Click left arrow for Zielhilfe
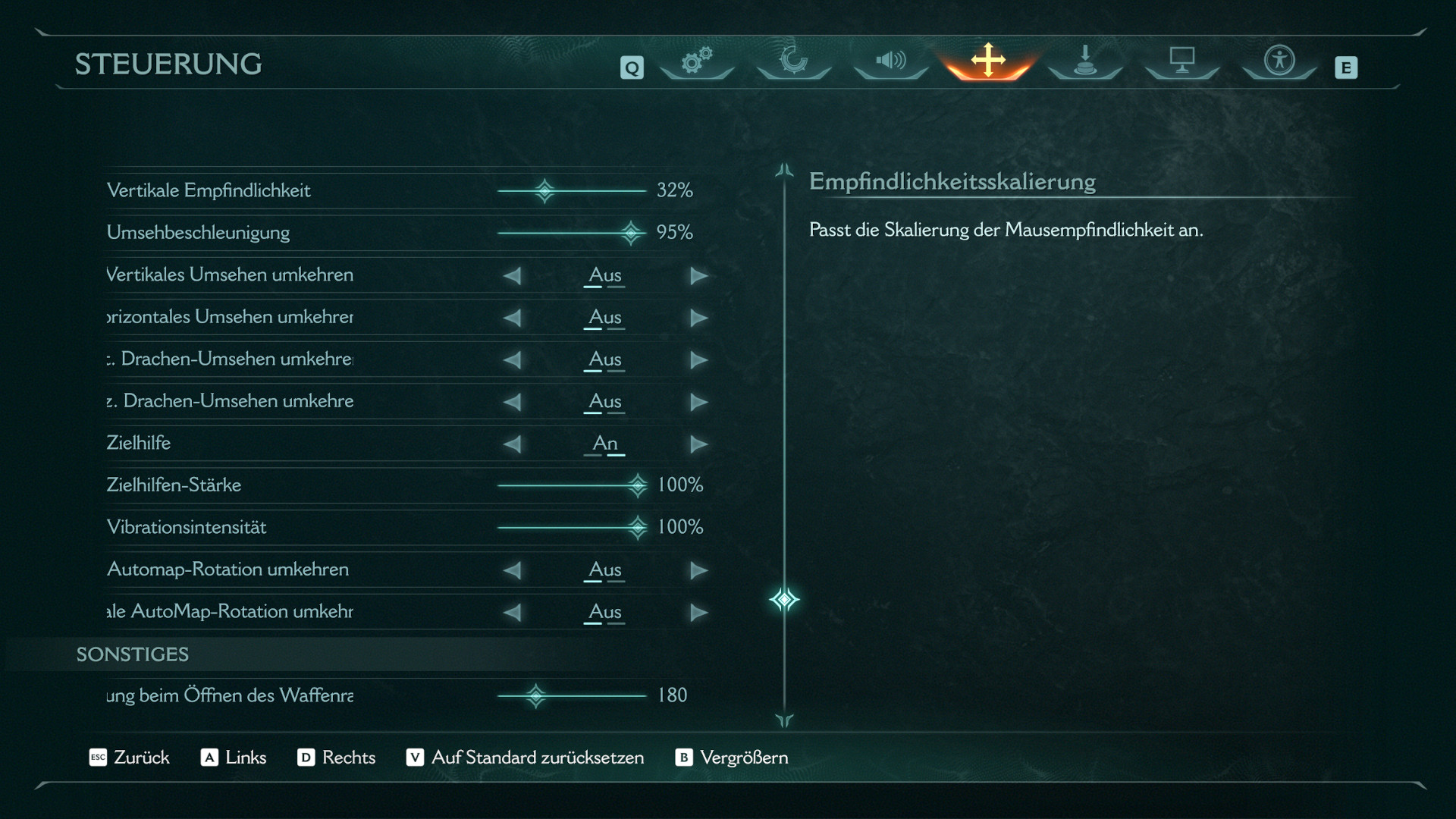The height and width of the screenshot is (819, 1456). (x=513, y=444)
